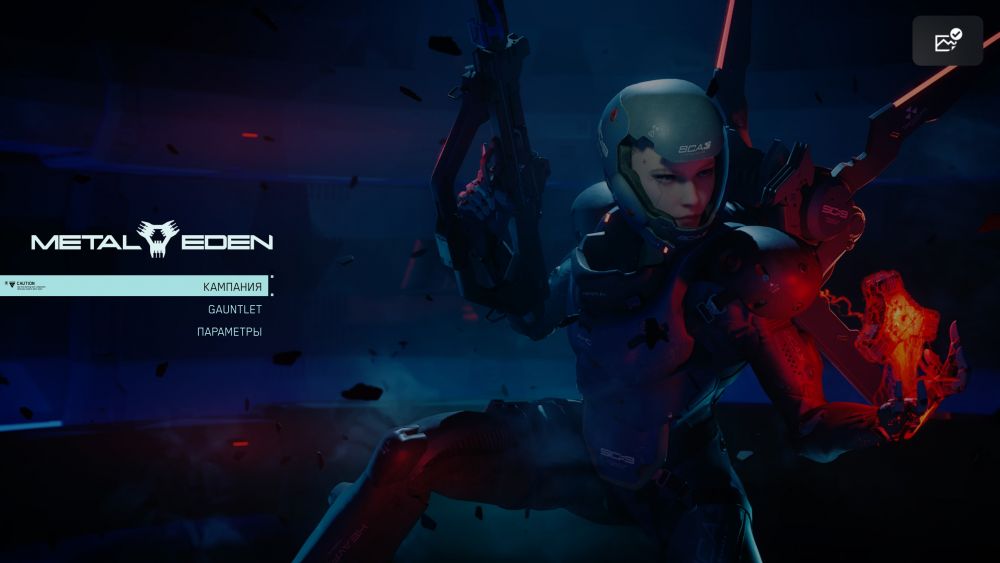
Task: Open the GAUNTLET mode
Action: click(x=234, y=309)
